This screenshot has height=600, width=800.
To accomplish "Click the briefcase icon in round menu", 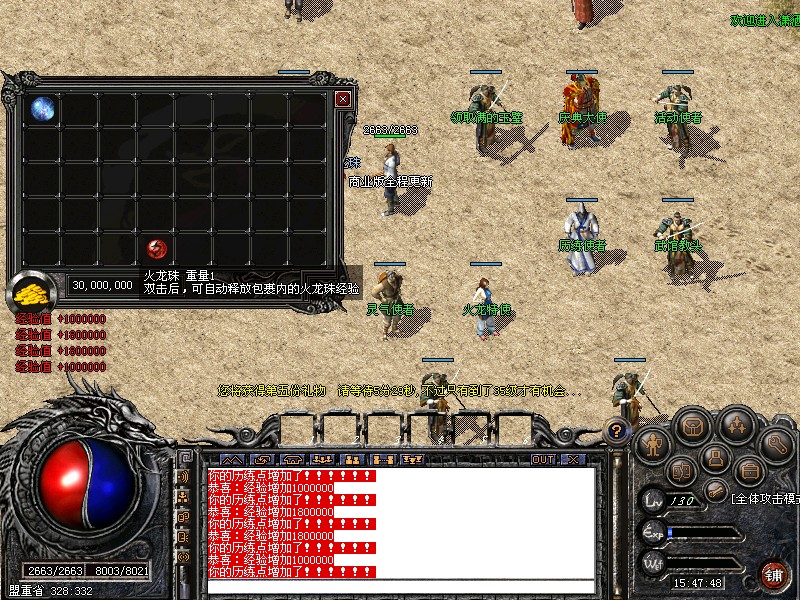I will coord(748,469).
